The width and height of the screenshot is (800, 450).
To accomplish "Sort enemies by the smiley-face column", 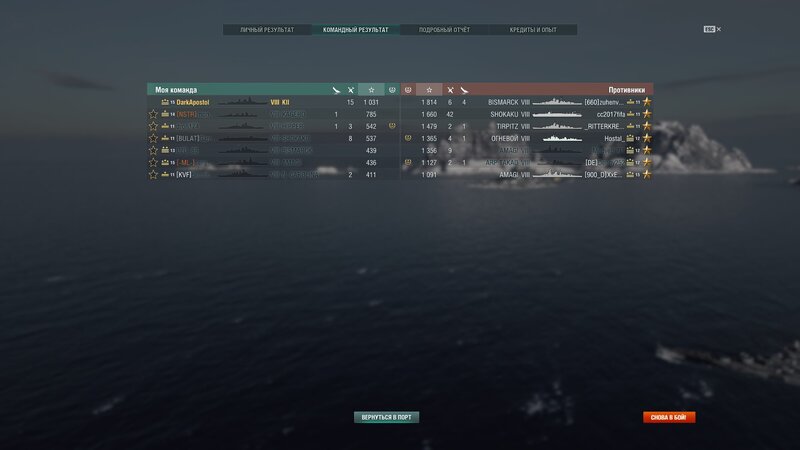I will click(407, 90).
